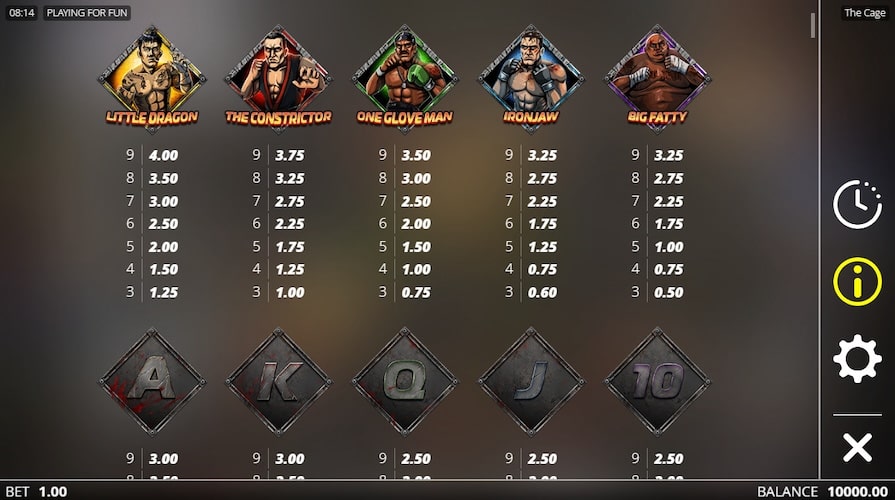Select the yellow info paytable icon
Image resolution: width=895 pixels, height=500 pixels.
(857, 282)
